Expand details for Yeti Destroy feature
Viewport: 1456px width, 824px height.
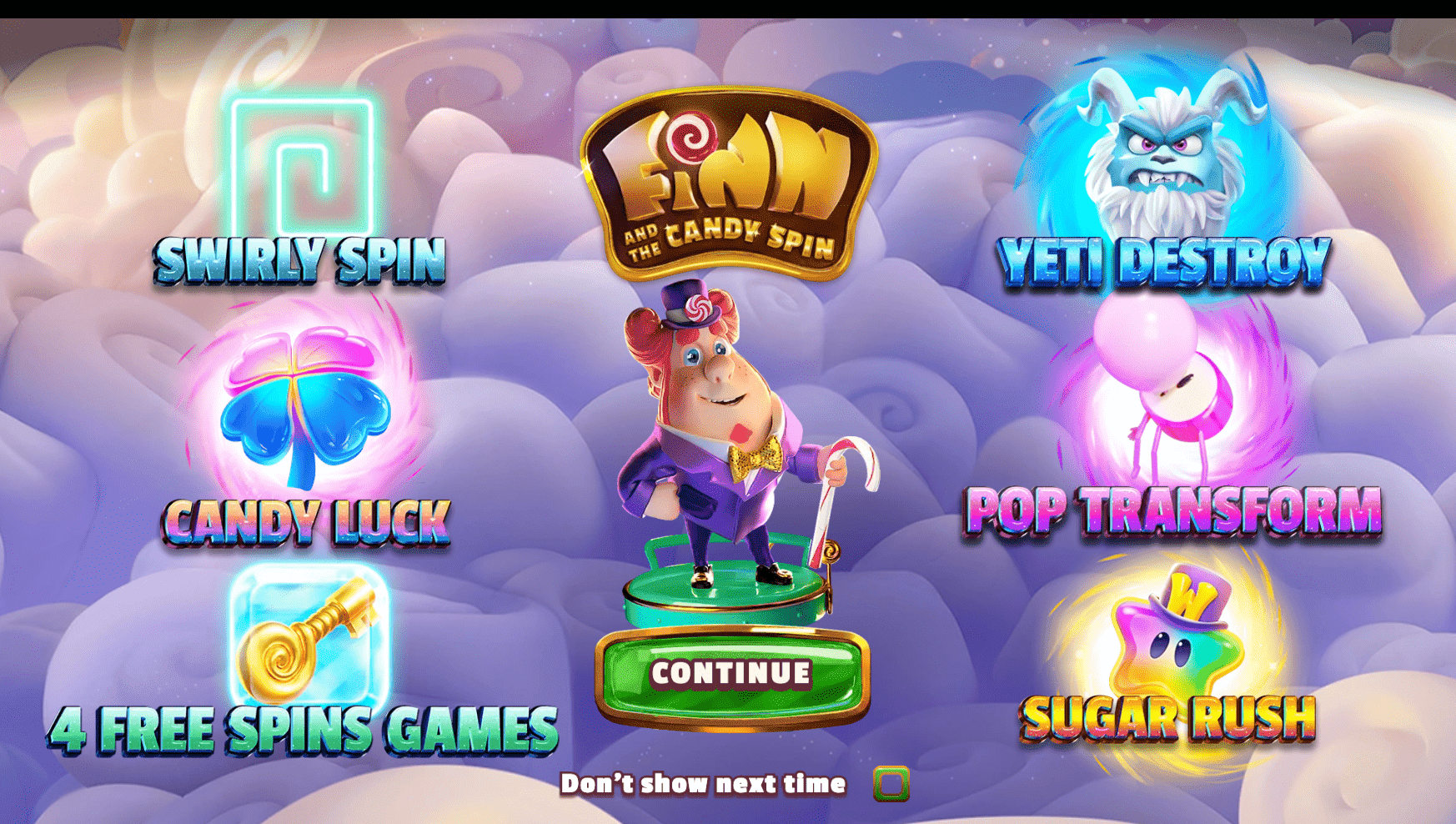click(1159, 154)
